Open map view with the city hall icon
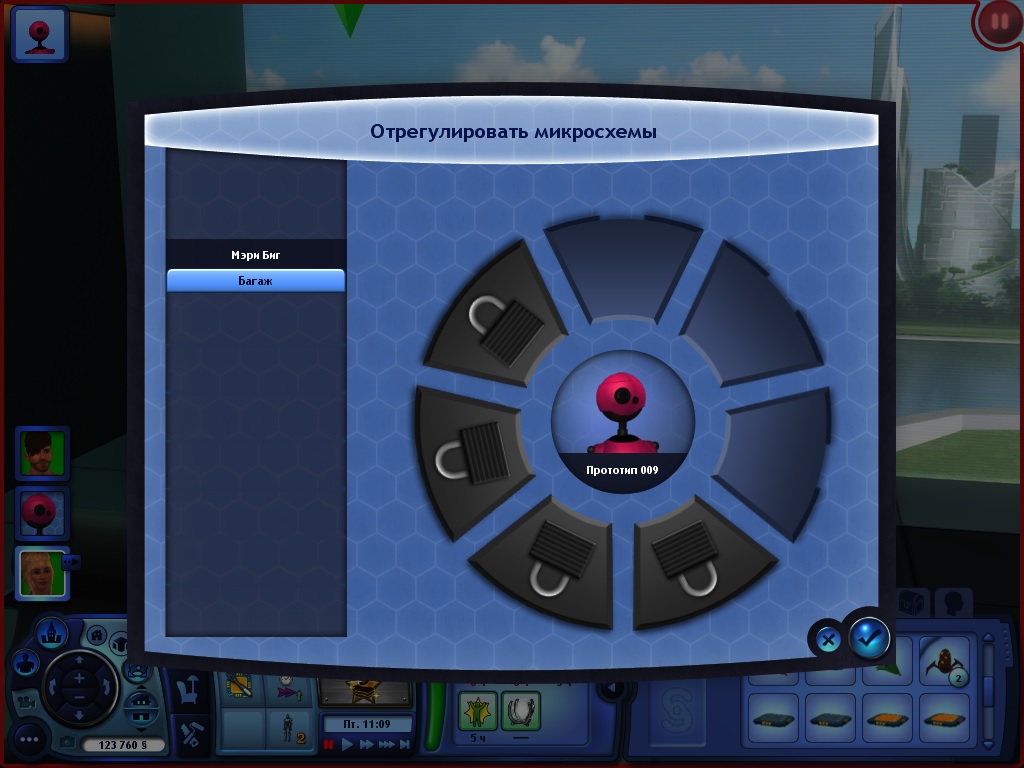Viewport: 1024px width, 768px height. pos(52,632)
